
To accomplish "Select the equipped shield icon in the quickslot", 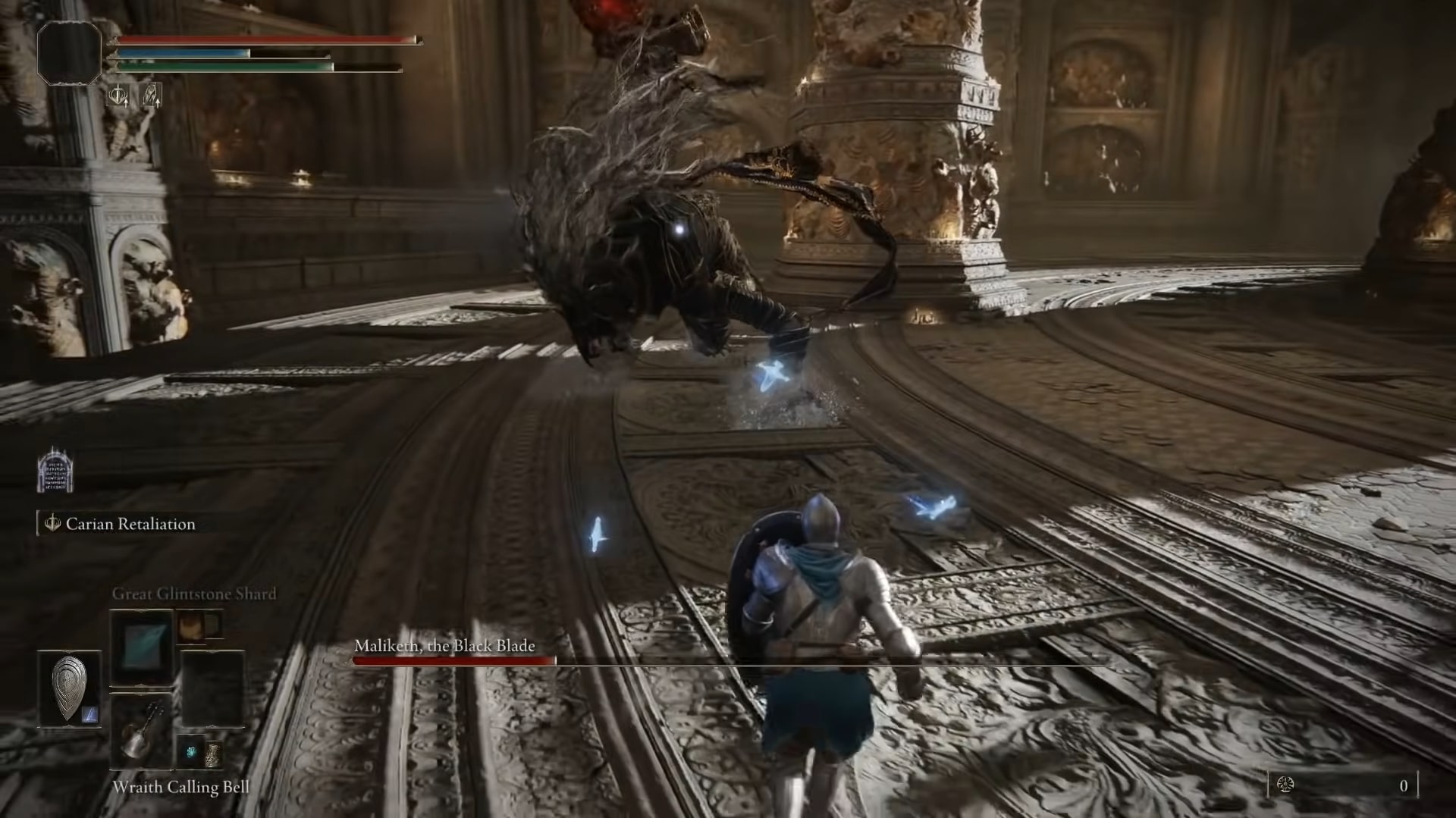I will click(x=70, y=687).
